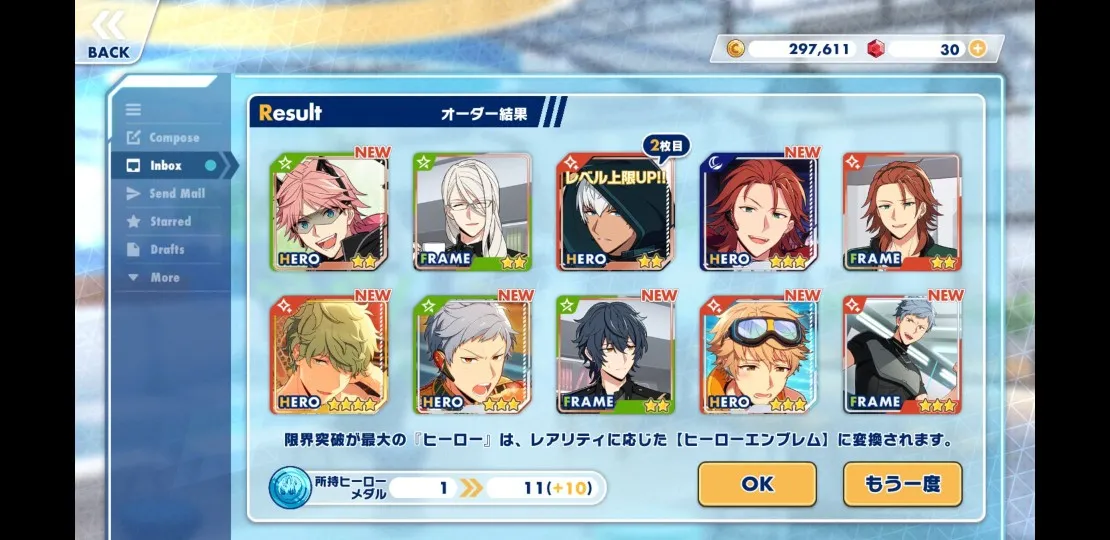Inspect the green-haired four-star hero card
Viewport: 1110px width, 540px height.
329,355
